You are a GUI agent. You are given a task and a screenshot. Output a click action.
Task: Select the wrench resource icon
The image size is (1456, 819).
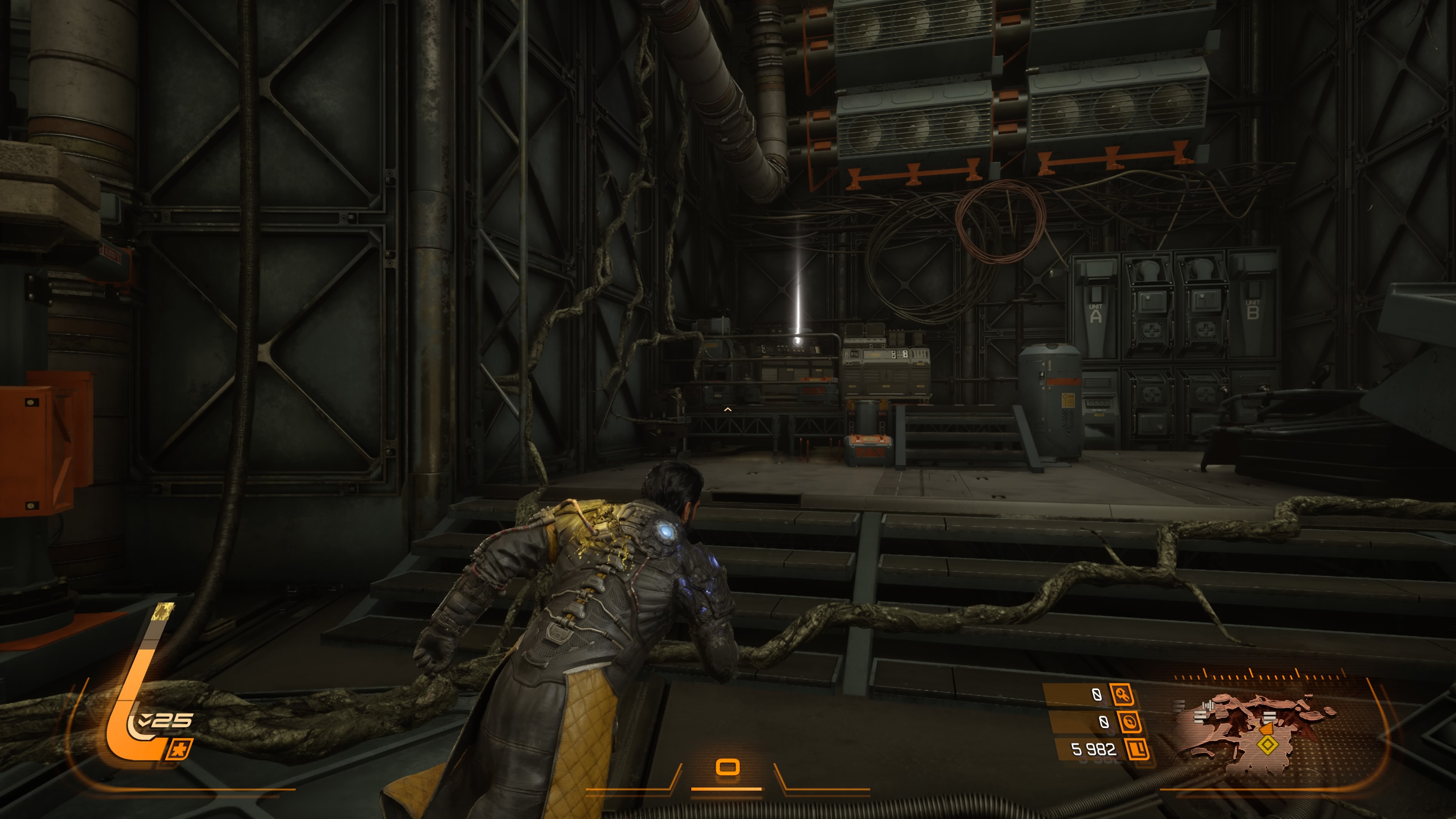click(1122, 695)
